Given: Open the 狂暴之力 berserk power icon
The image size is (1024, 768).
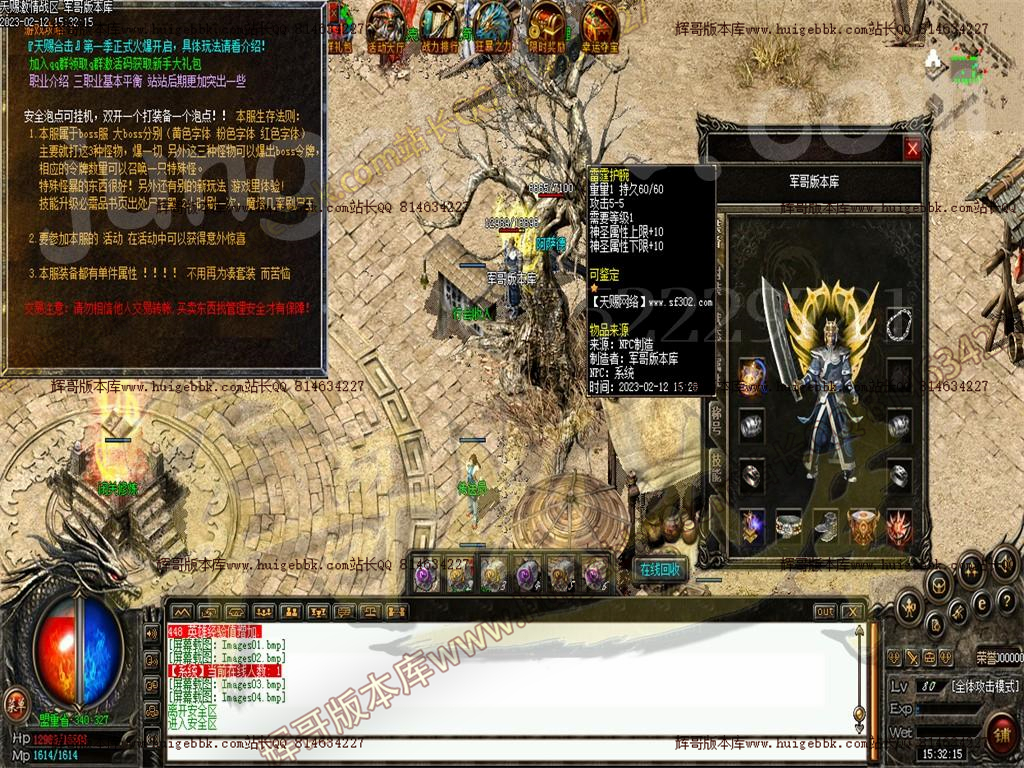Looking at the screenshot, I should click(492, 27).
